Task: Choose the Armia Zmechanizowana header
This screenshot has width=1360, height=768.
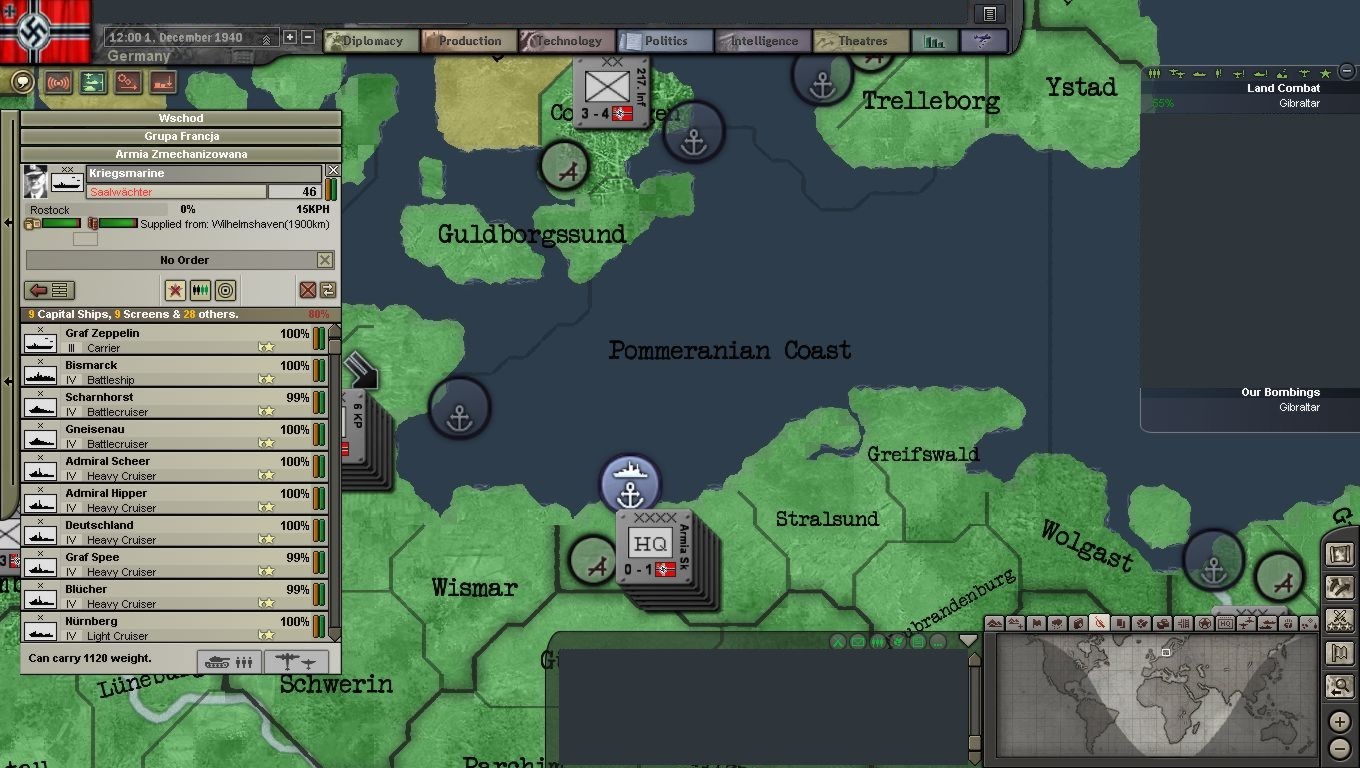Action: [181, 154]
